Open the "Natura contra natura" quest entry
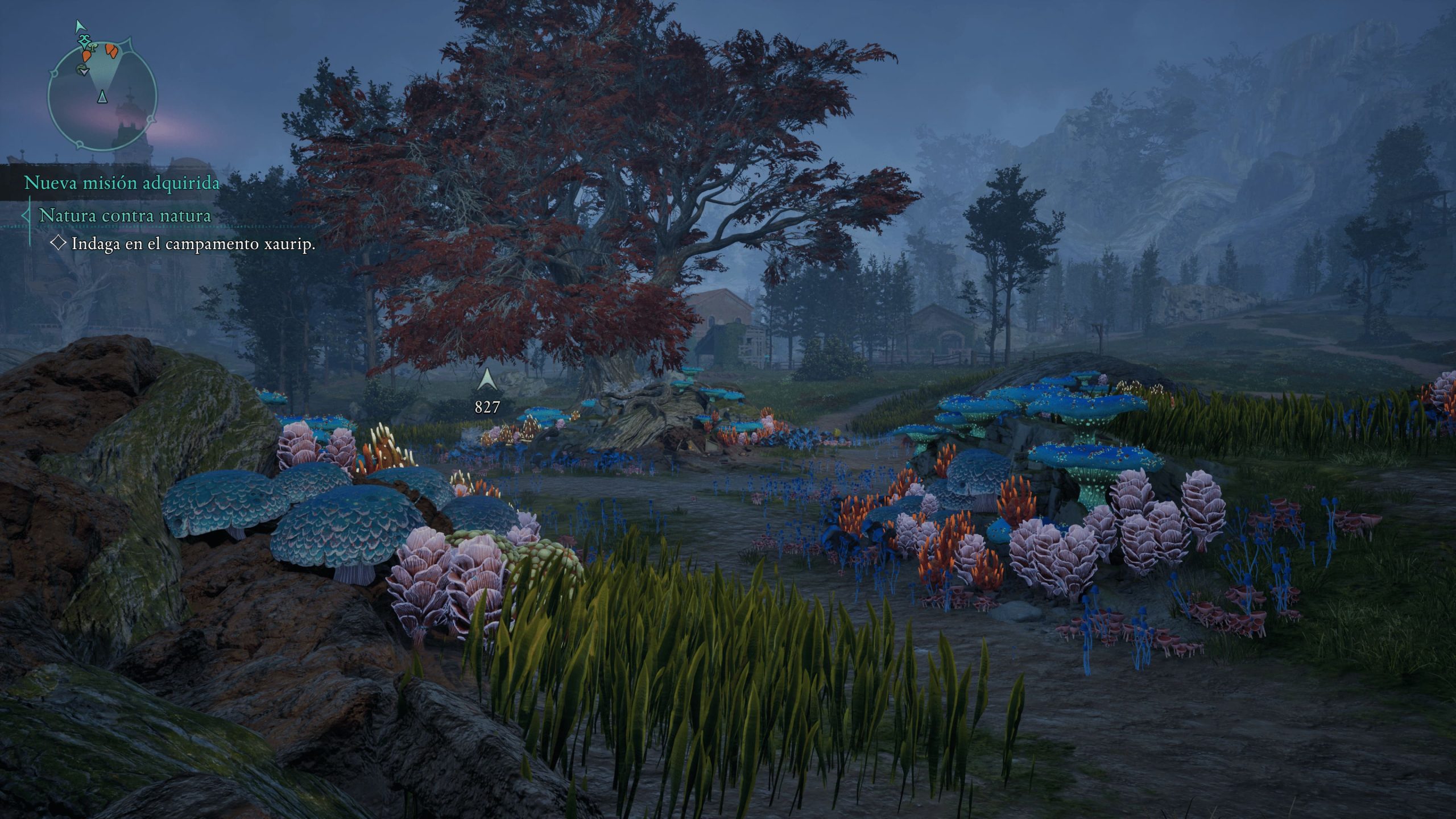Screen dimensions: 1456x819 tap(125, 216)
